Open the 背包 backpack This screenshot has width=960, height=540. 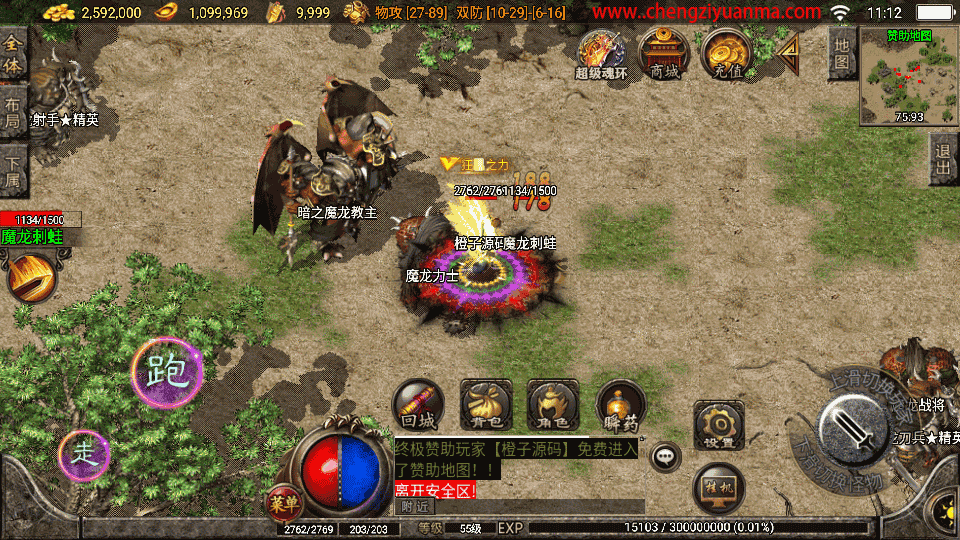click(x=485, y=405)
